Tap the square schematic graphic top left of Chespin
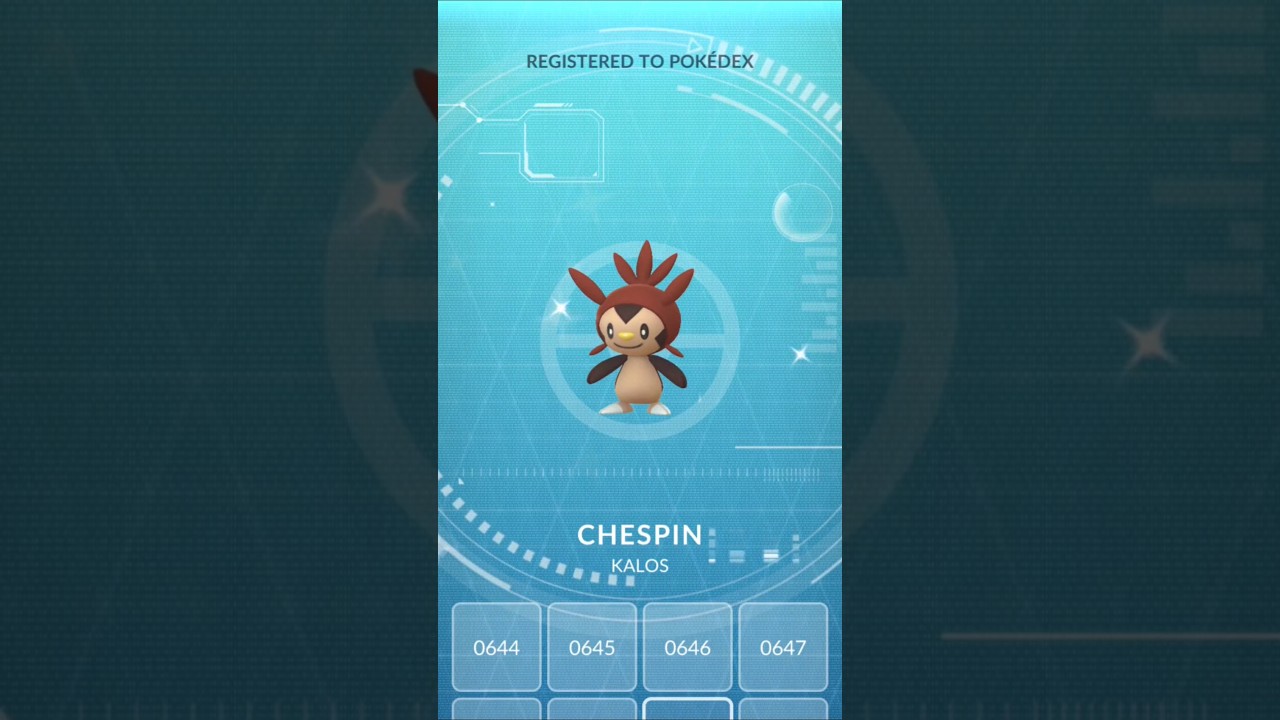 565,145
